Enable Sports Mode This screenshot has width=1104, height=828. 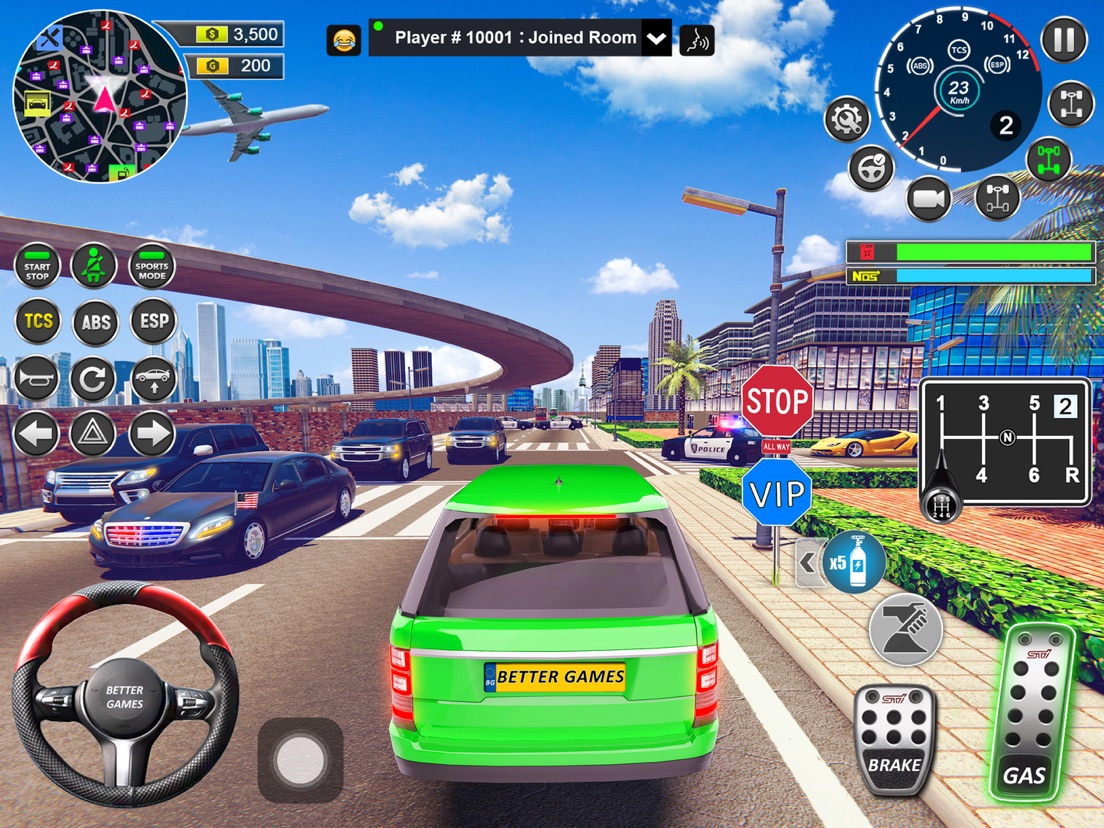tap(152, 266)
